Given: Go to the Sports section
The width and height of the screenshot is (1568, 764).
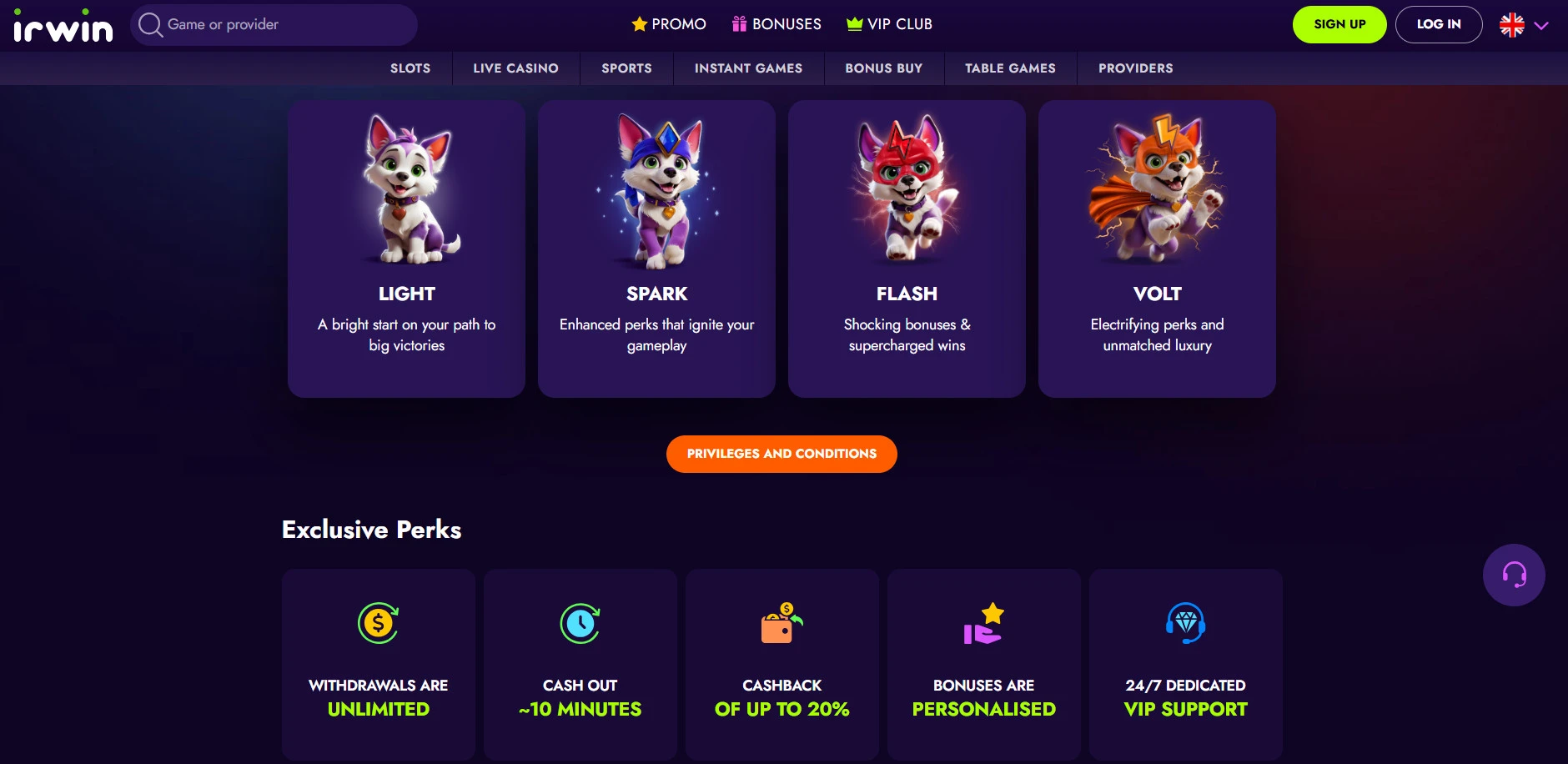Looking at the screenshot, I should point(626,68).
